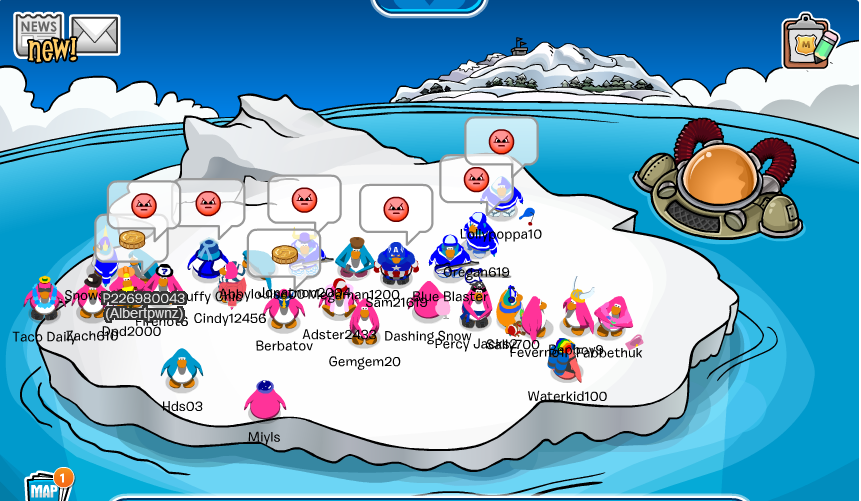Image resolution: width=861 pixels, height=501 pixels.
Task: Open the mail envelope inbox
Action: click(95, 35)
